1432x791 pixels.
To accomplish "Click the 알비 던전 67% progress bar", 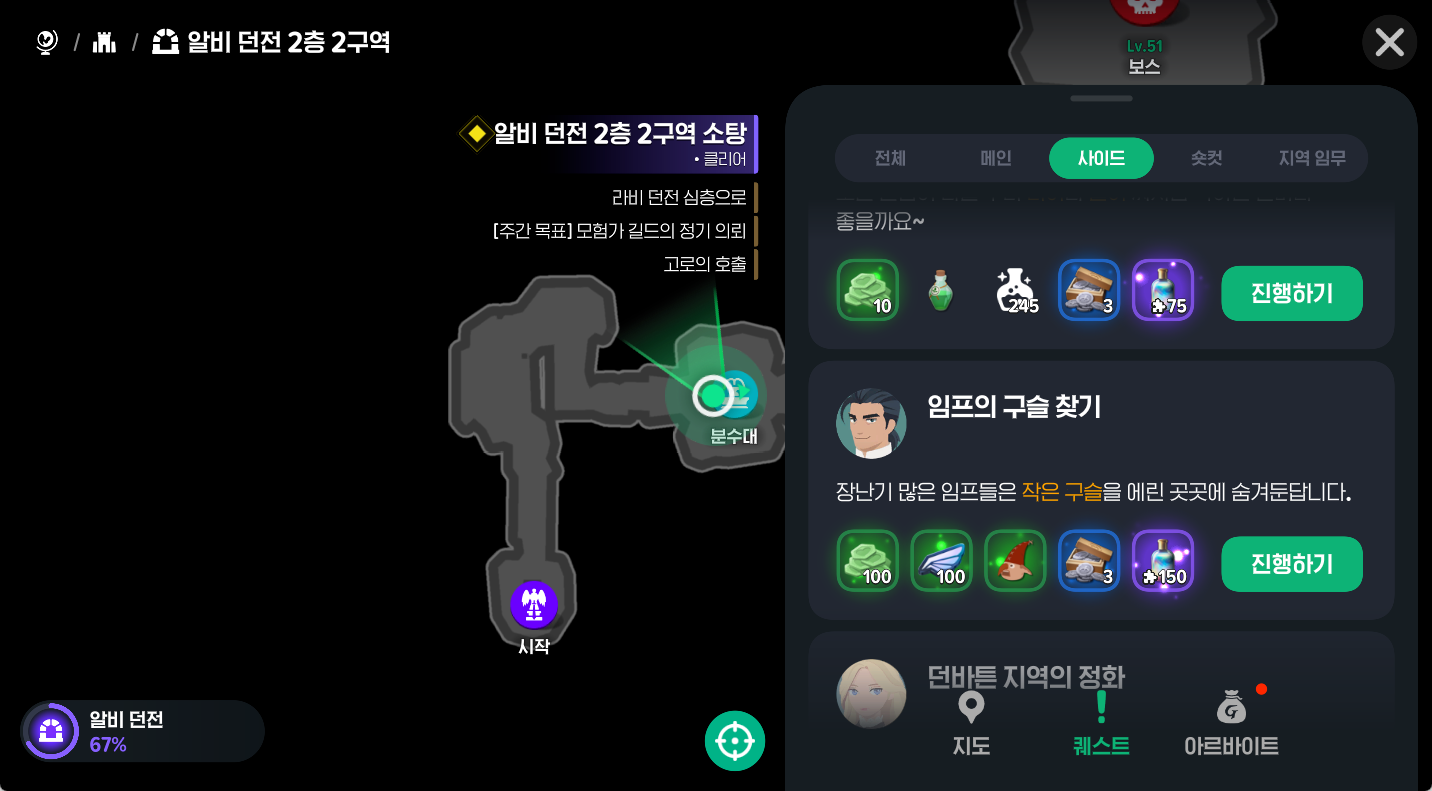I will (140, 731).
